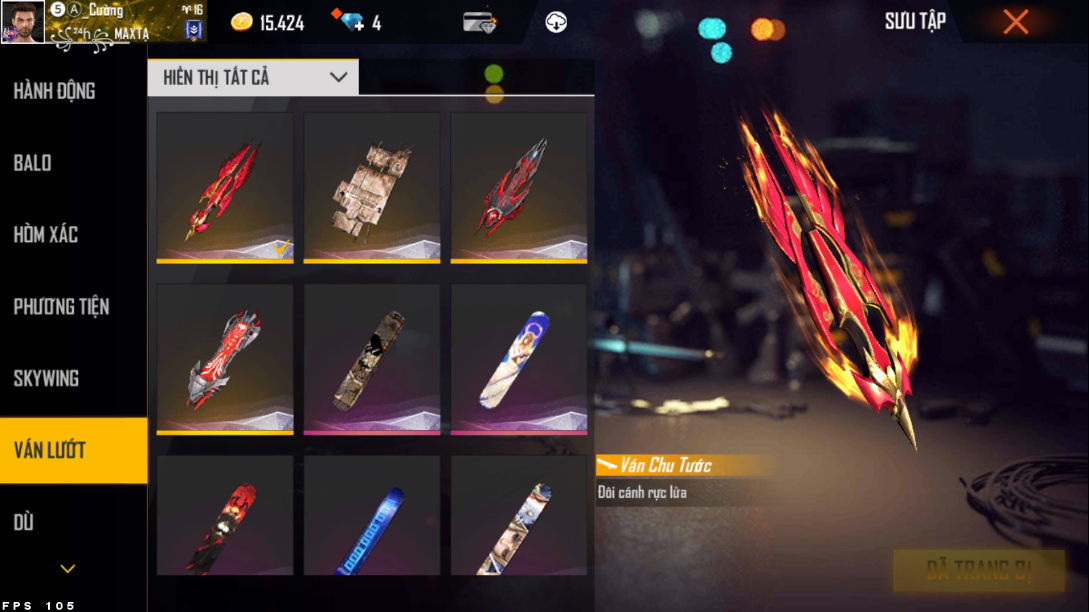Open the SKYWING category
This screenshot has height=612, width=1089.
coord(46,379)
